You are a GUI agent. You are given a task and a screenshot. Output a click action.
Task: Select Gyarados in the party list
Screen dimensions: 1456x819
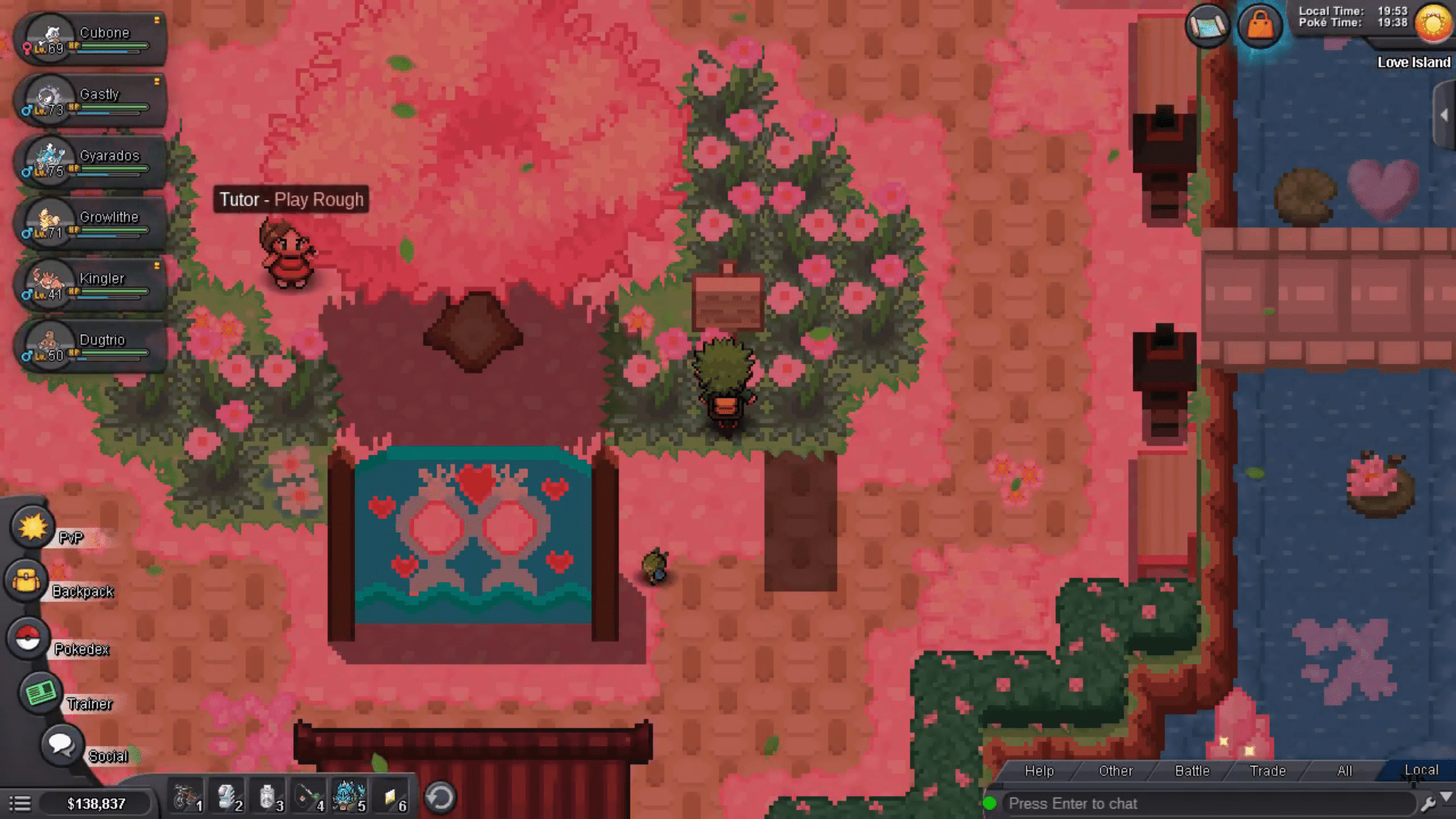[x=91, y=162]
